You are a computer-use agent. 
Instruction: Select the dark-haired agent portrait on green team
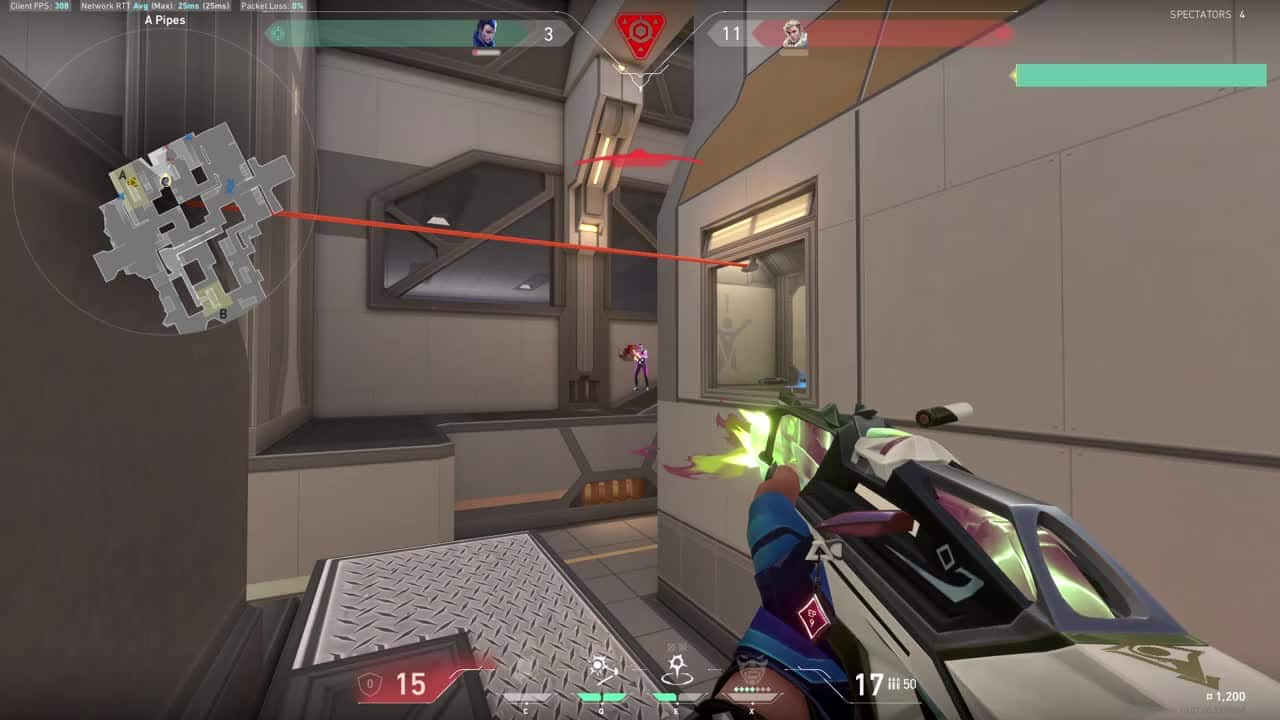pyautogui.click(x=487, y=35)
